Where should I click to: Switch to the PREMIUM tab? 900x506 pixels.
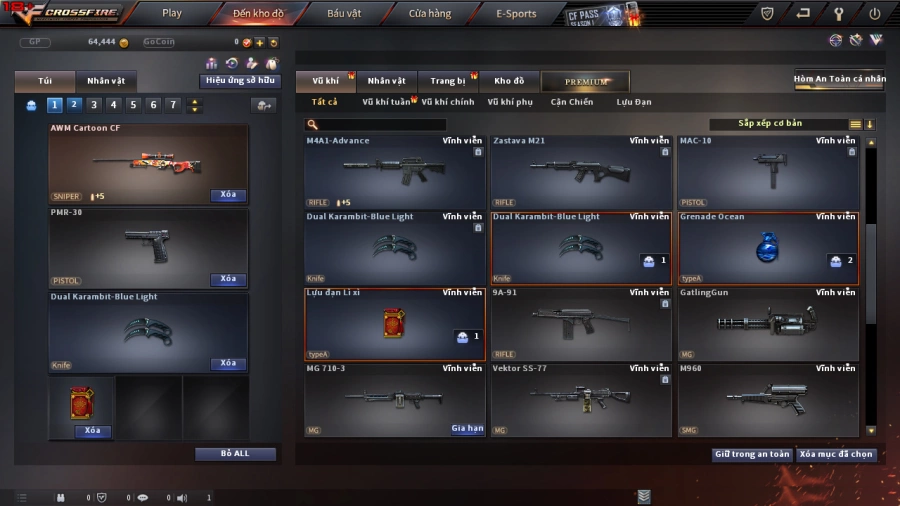pos(585,81)
